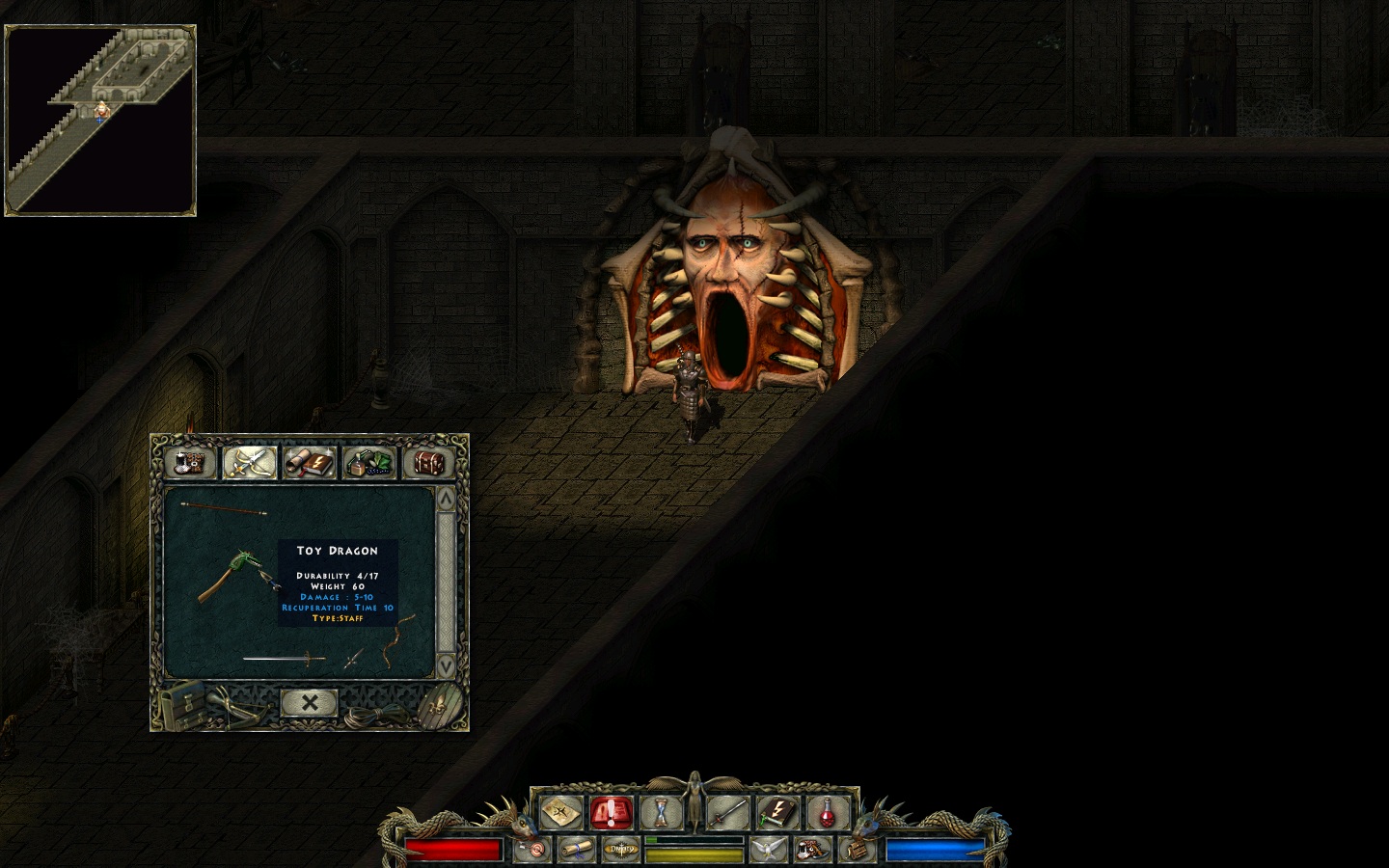
Task: Open the containers chest tab in inventory
Action: [x=427, y=462]
